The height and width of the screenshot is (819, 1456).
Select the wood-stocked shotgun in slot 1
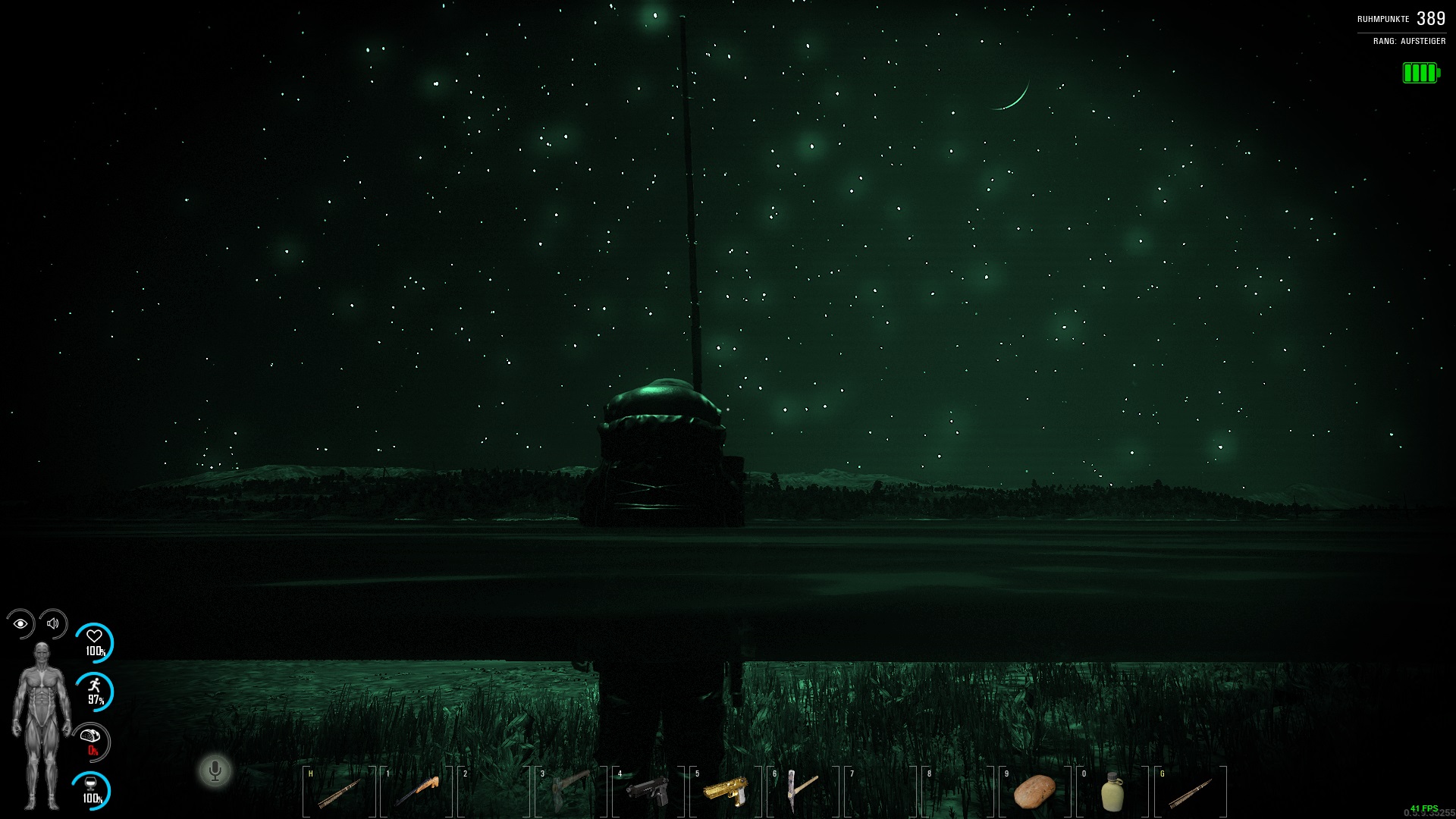(416, 792)
